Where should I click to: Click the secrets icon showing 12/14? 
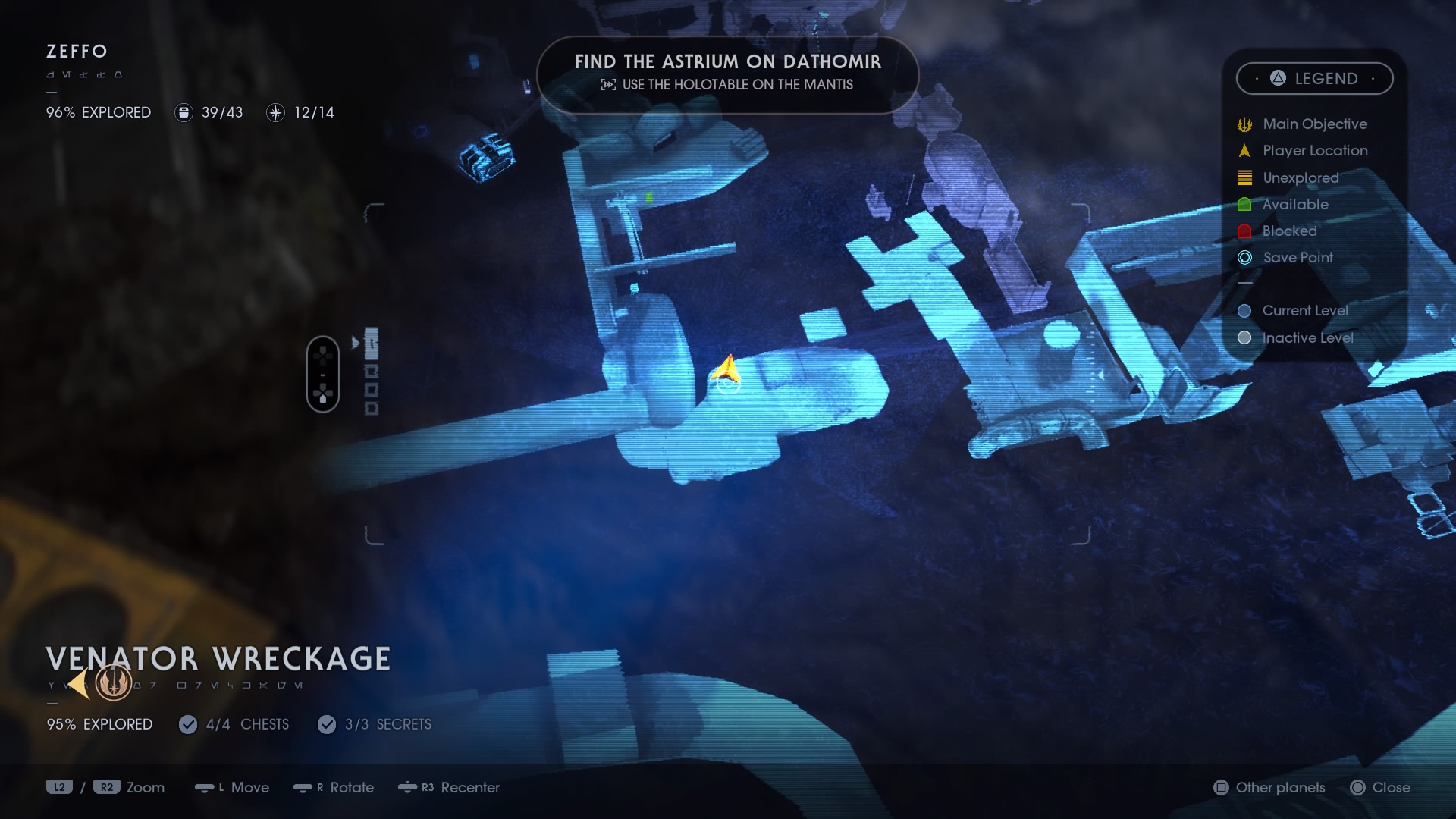pyautogui.click(x=274, y=112)
